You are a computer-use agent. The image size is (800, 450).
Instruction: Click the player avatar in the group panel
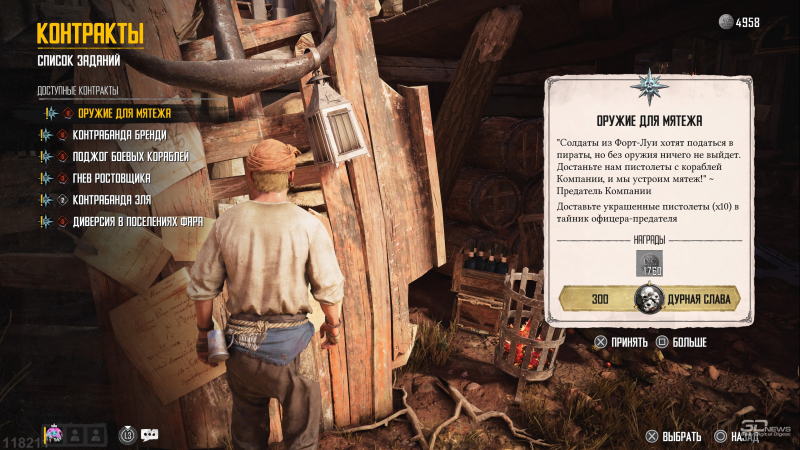[54, 434]
